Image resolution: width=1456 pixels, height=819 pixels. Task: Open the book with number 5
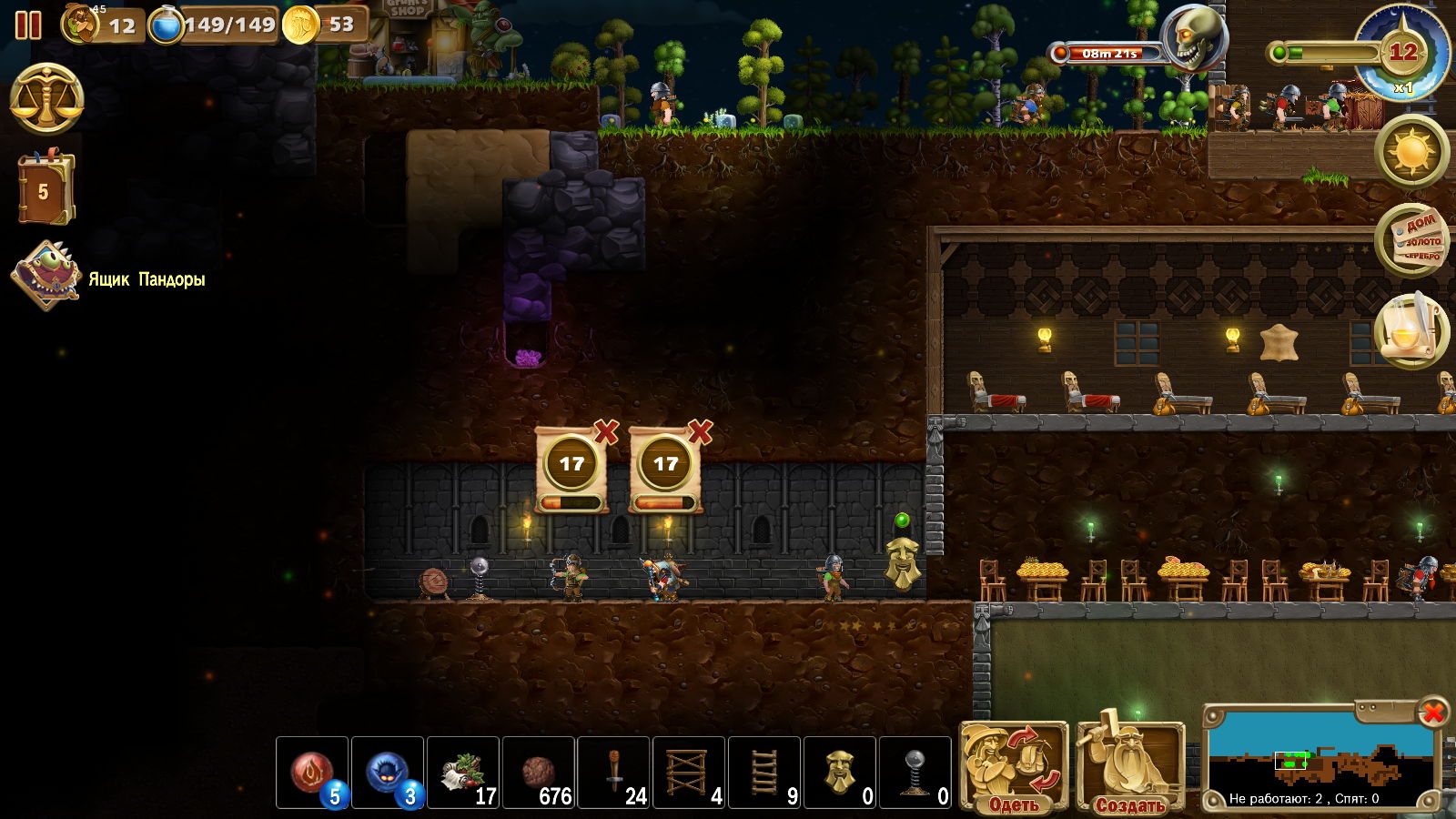(45, 190)
